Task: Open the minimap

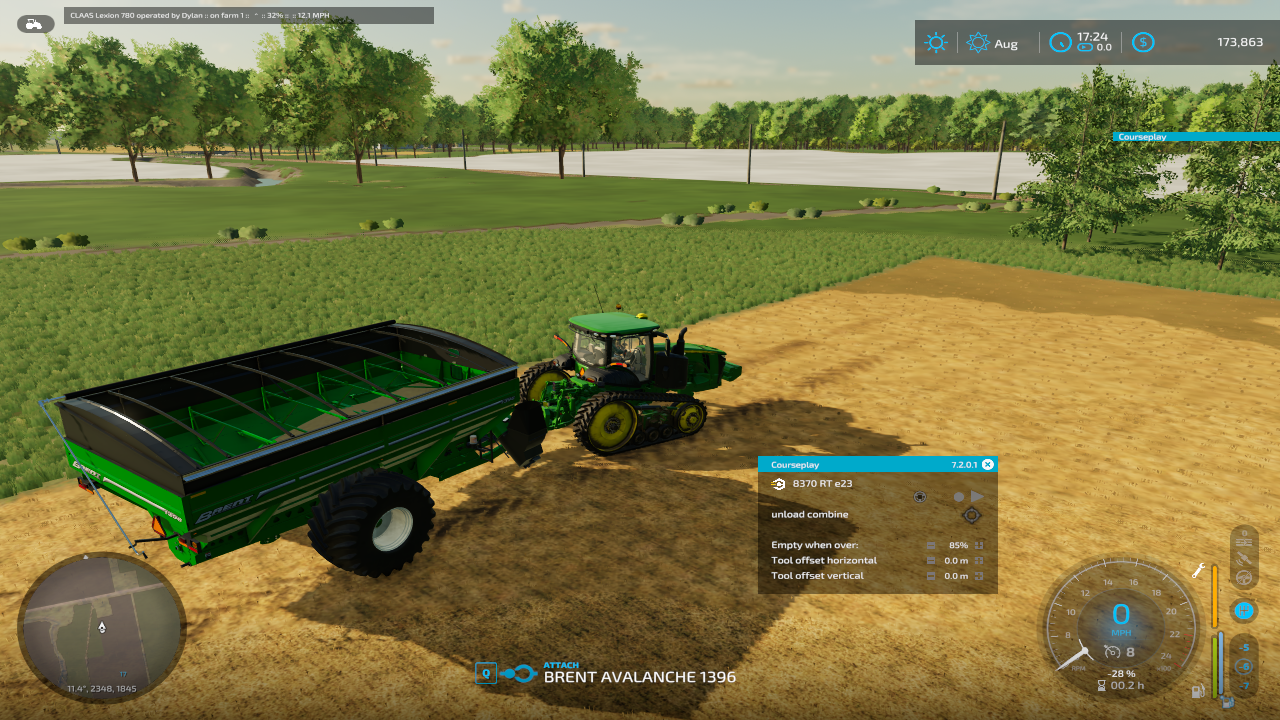Action: [x=101, y=626]
